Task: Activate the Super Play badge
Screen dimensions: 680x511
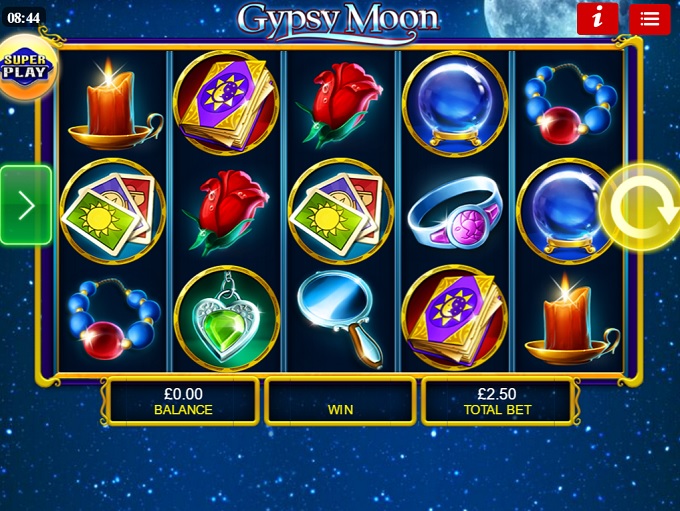Action: (26, 66)
